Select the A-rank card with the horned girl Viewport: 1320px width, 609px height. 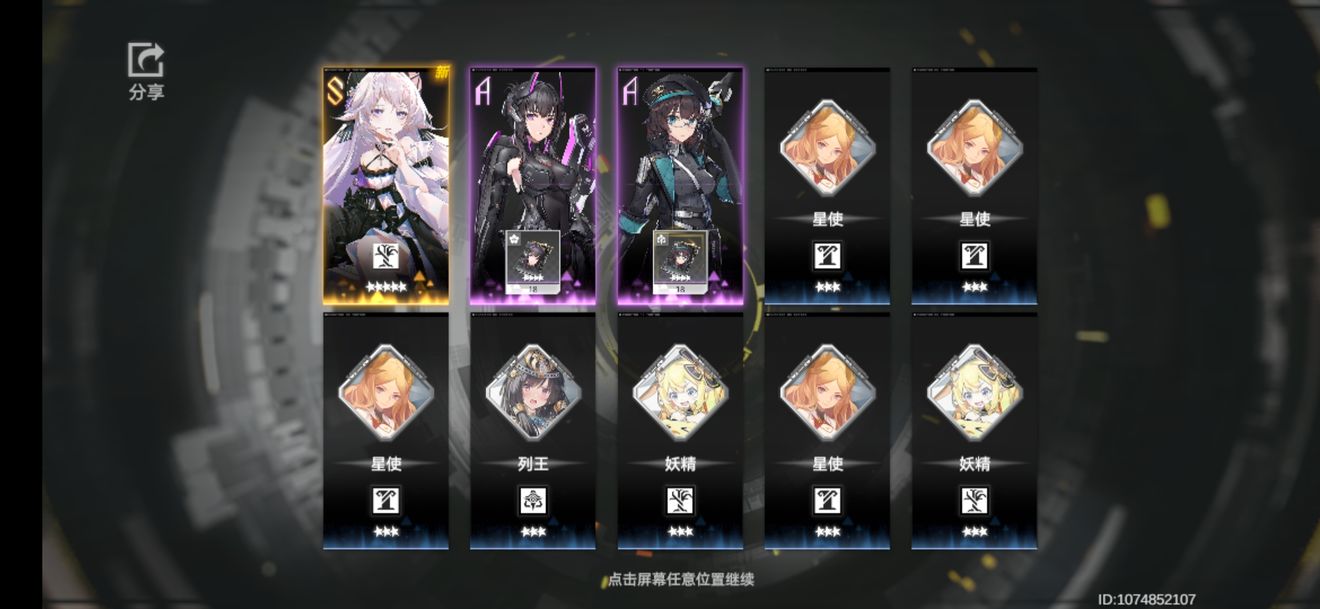[533, 185]
